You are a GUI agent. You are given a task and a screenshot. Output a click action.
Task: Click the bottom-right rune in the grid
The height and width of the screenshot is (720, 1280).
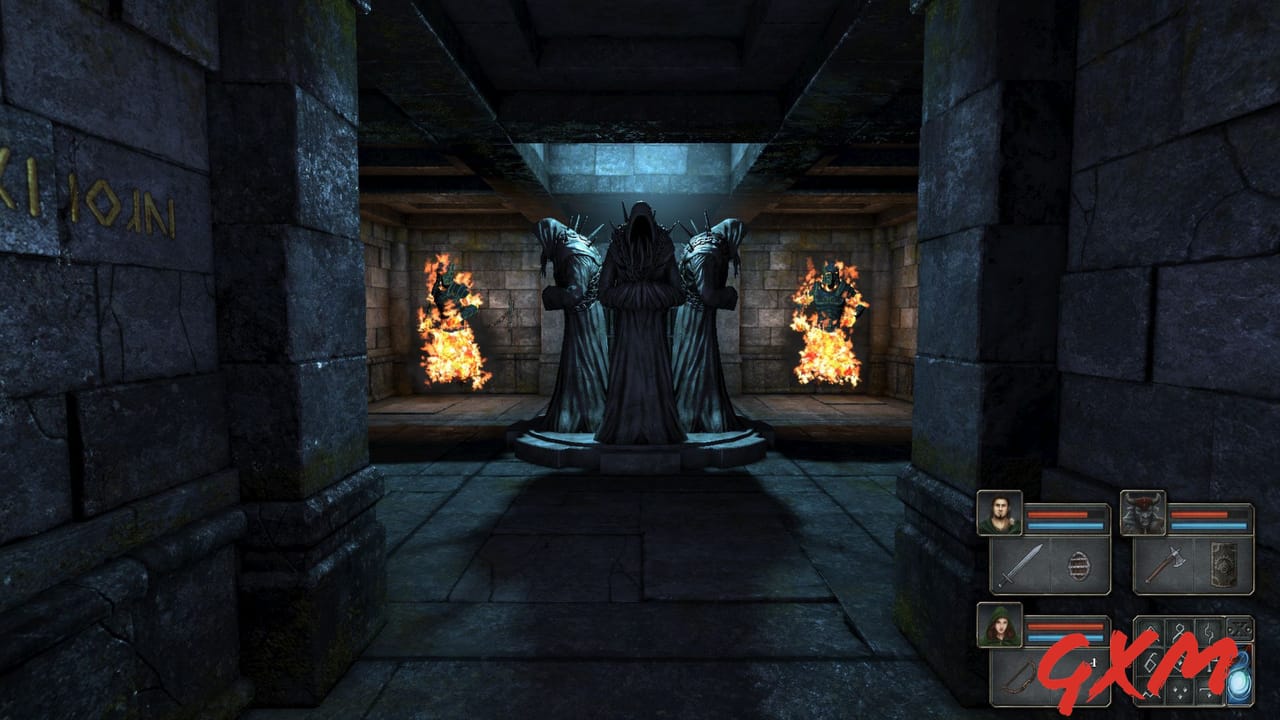(x=1208, y=693)
